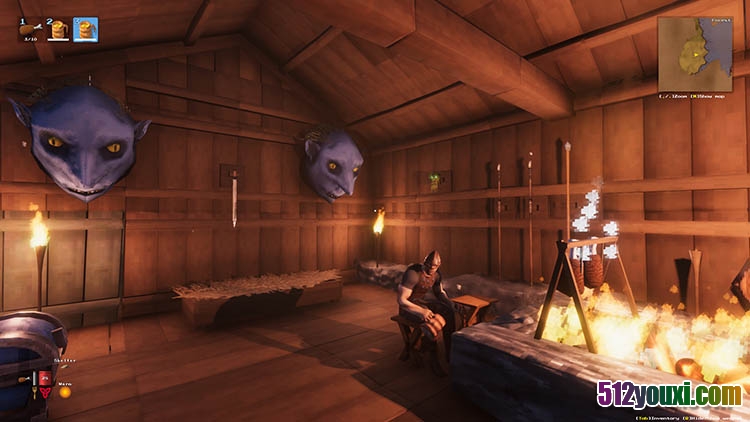The width and height of the screenshot is (750, 422).
Task: Click the orange Warm status icon
Action: (x=65, y=391)
